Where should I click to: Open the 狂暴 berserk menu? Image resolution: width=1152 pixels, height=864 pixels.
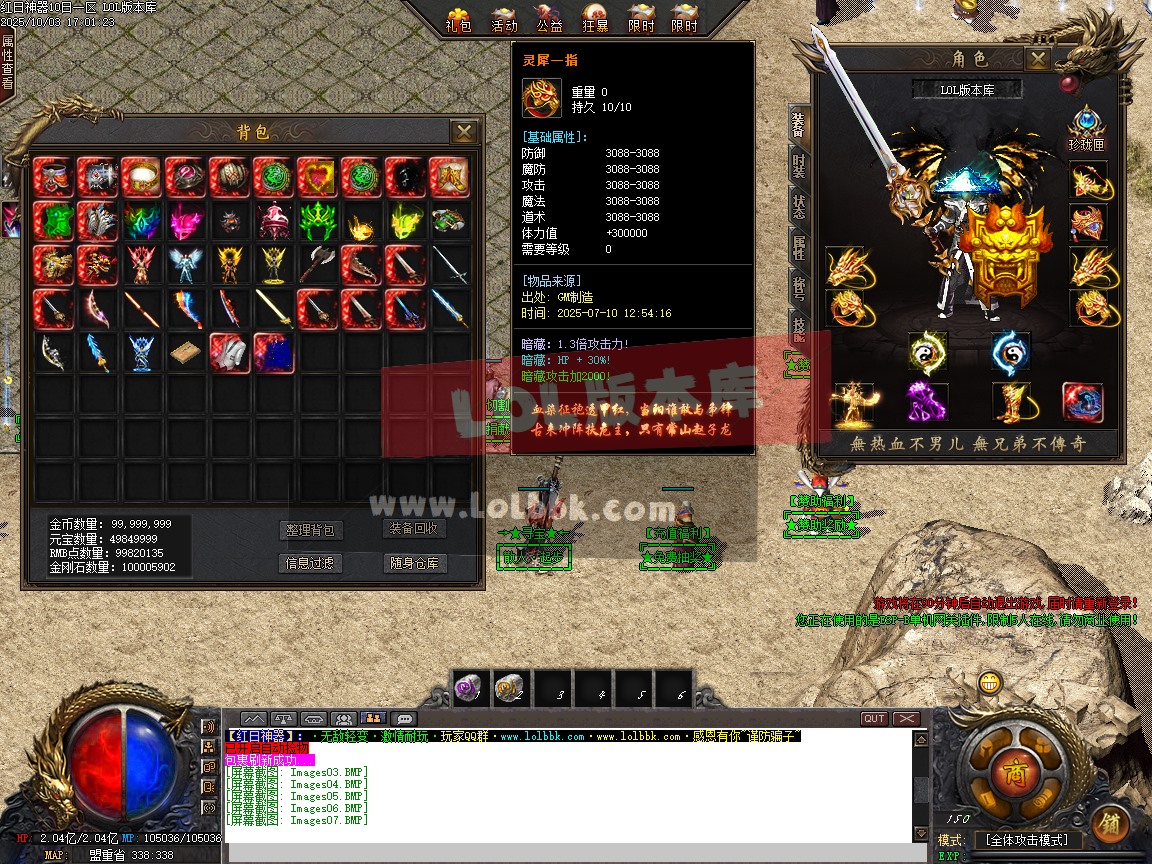(x=595, y=18)
